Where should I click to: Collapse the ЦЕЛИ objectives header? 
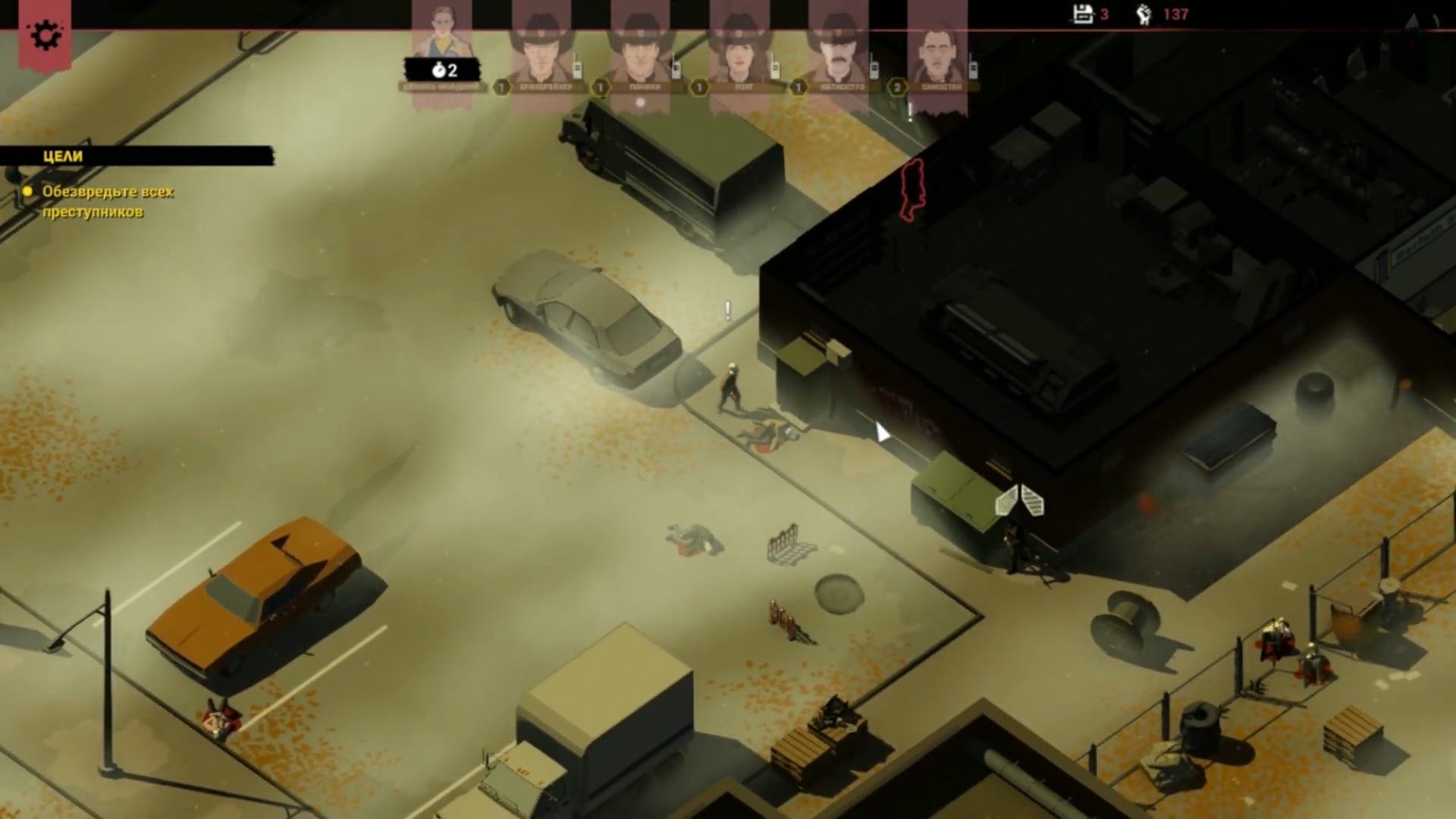pyautogui.click(x=136, y=156)
